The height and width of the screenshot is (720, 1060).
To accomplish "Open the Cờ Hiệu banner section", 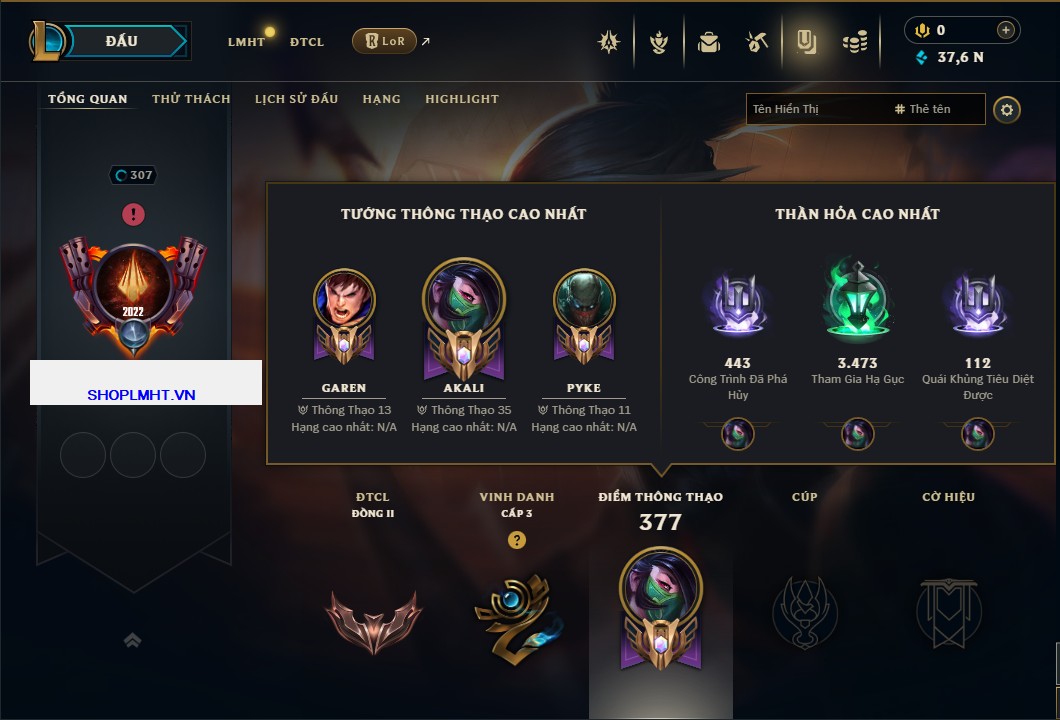I will click(948, 610).
